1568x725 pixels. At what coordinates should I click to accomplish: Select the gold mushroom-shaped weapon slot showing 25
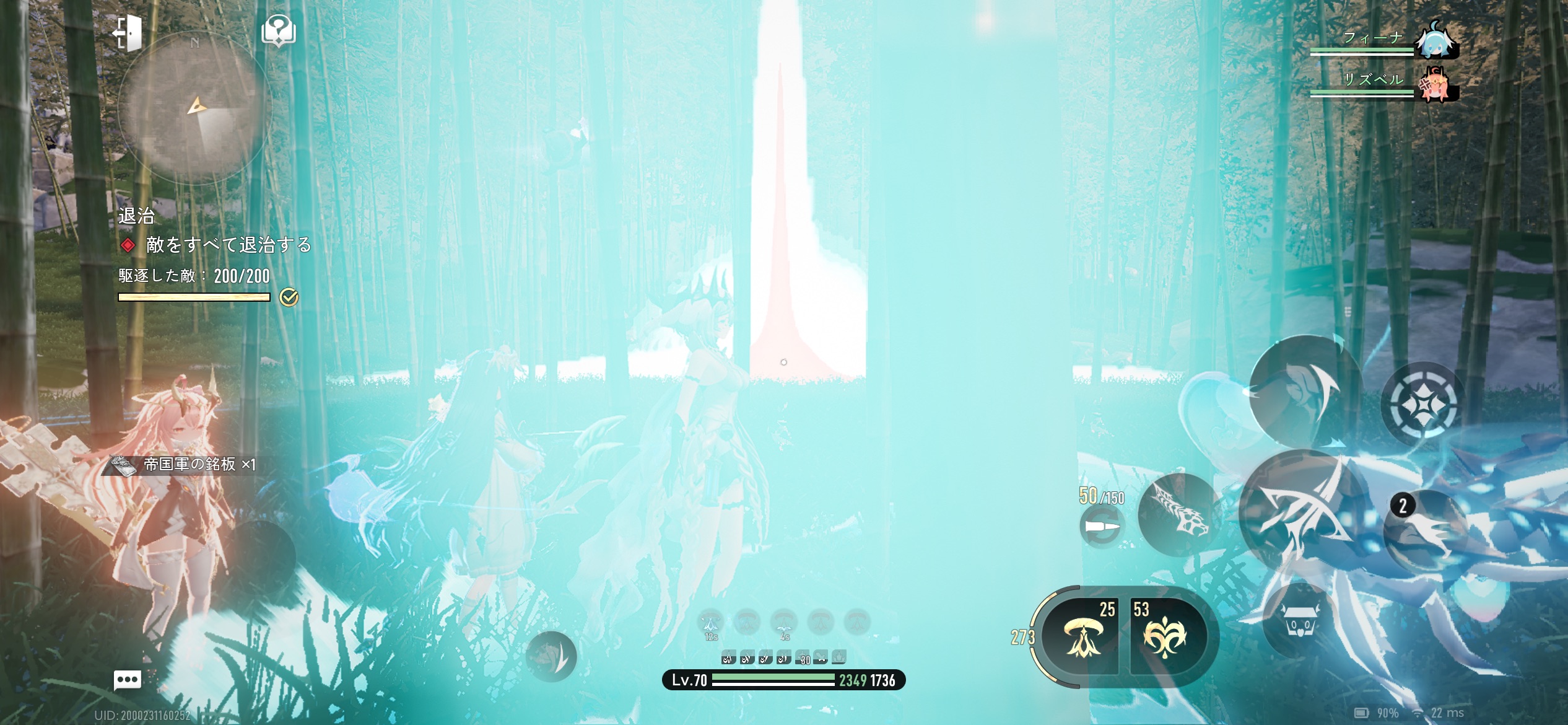pos(1082,637)
